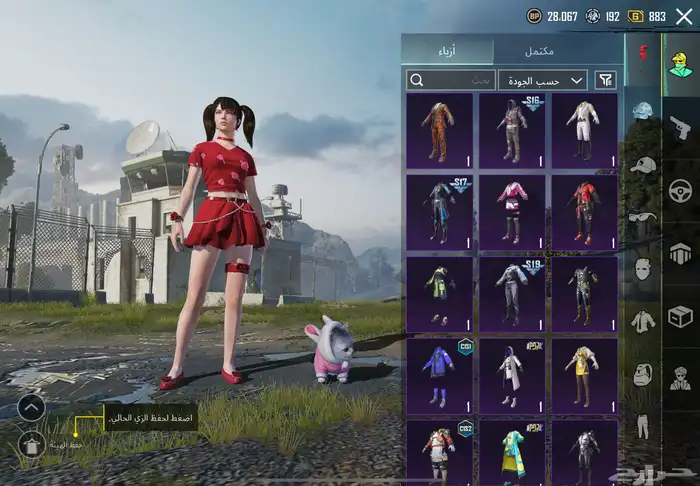
Task: Expand the up-arrow button above the hanger
Action: tap(31, 408)
